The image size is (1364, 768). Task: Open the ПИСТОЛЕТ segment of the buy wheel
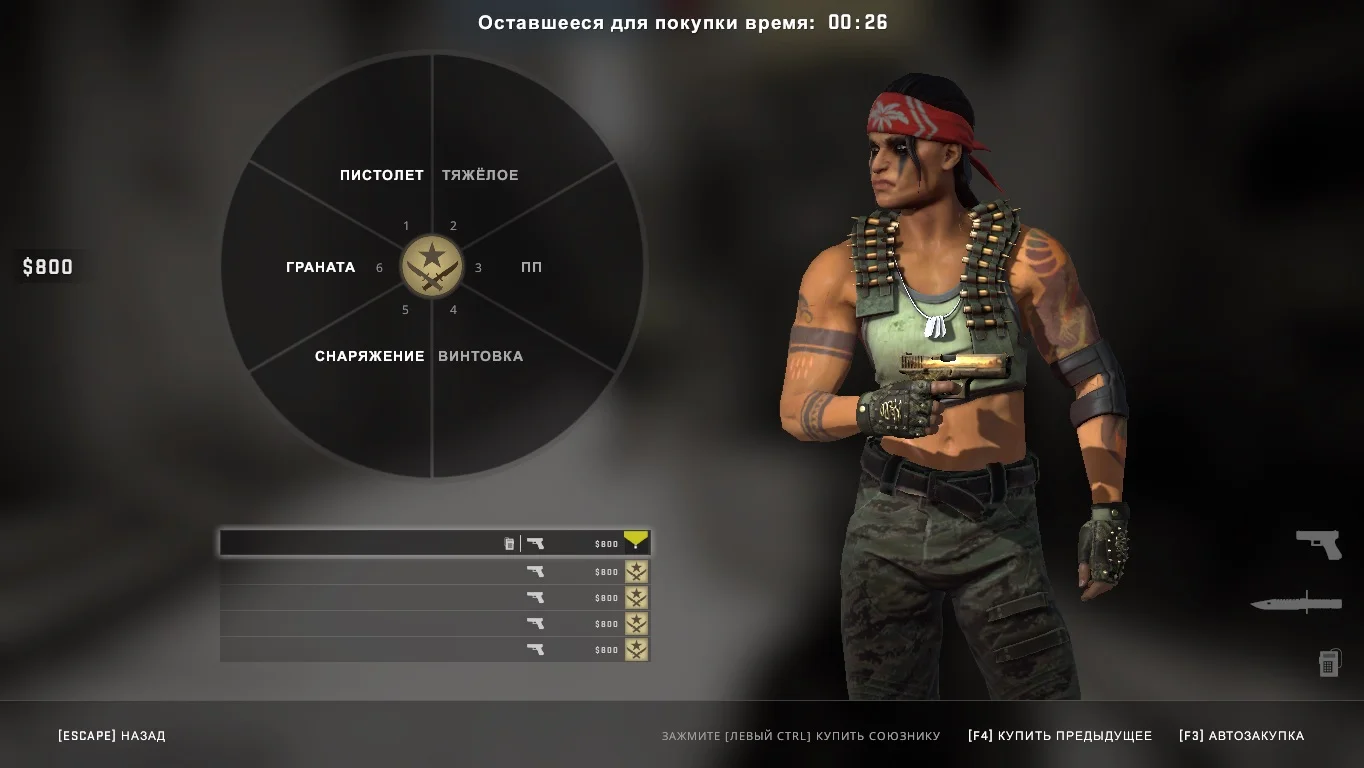pyautogui.click(x=382, y=175)
